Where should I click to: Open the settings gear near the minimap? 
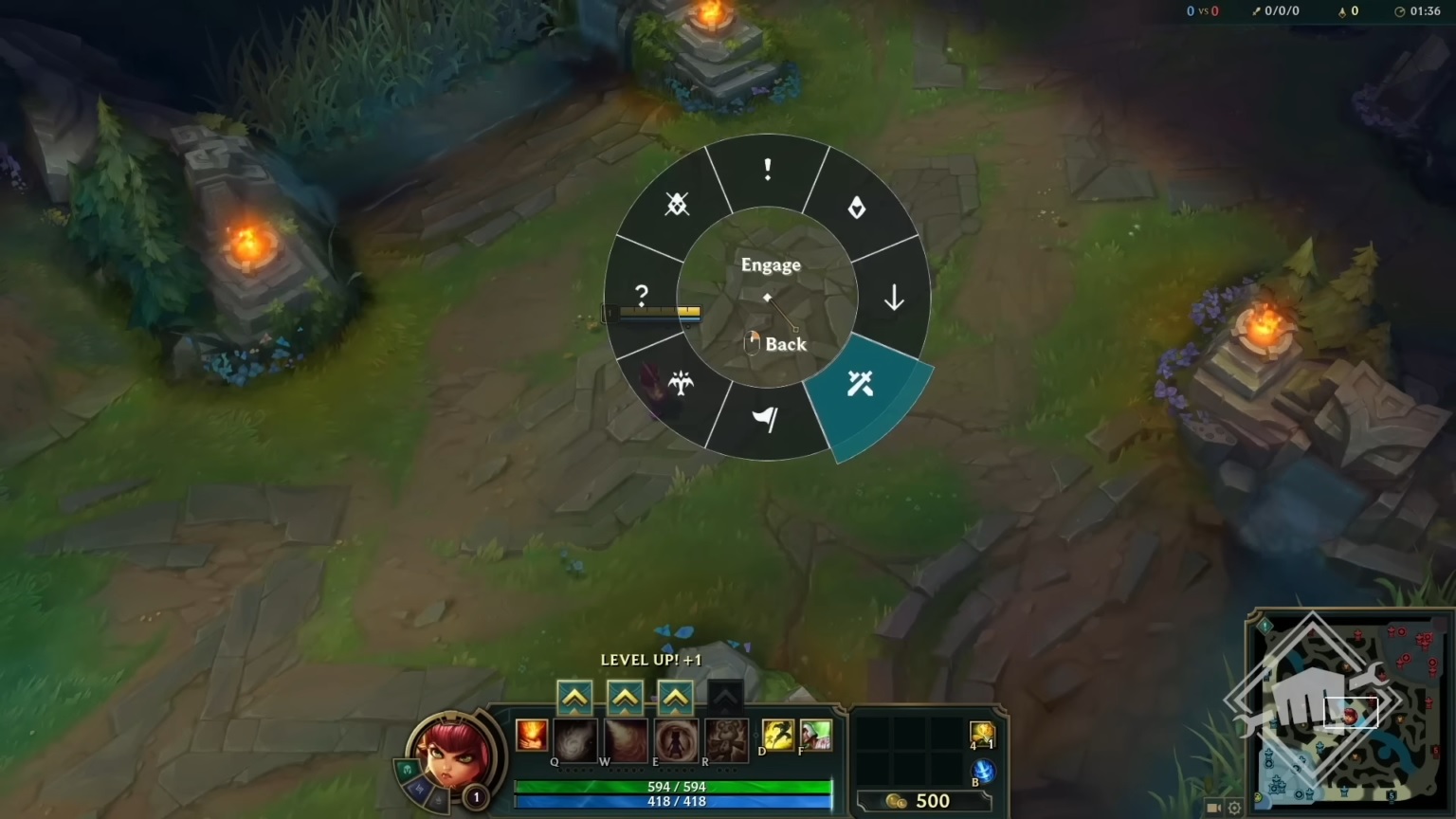[x=1233, y=807]
